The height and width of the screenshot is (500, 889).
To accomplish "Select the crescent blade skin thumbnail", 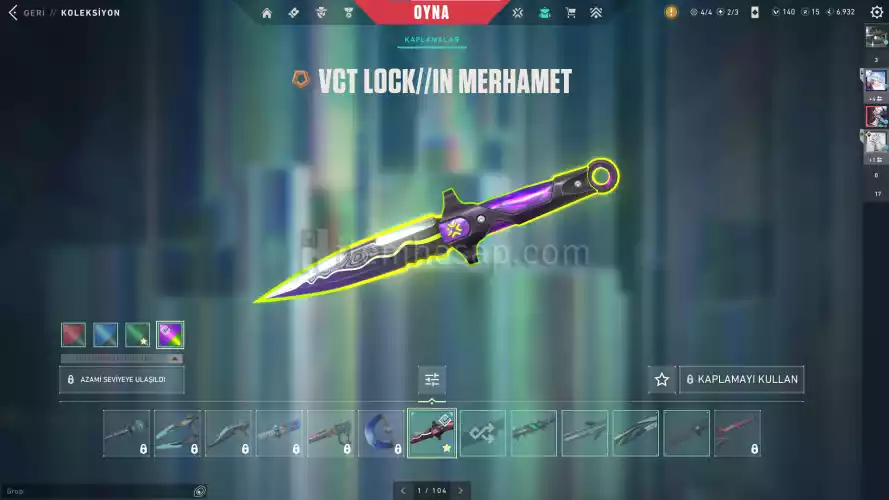I will point(381,433).
